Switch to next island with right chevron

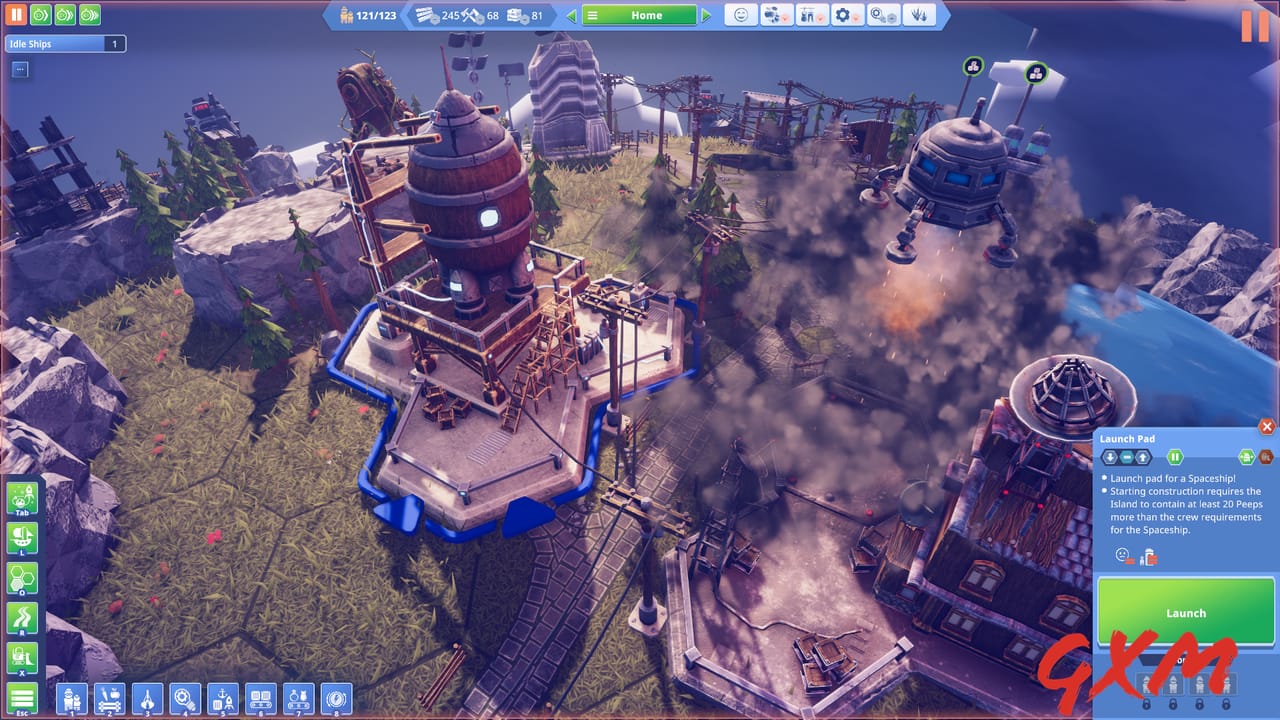tap(704, 15)
